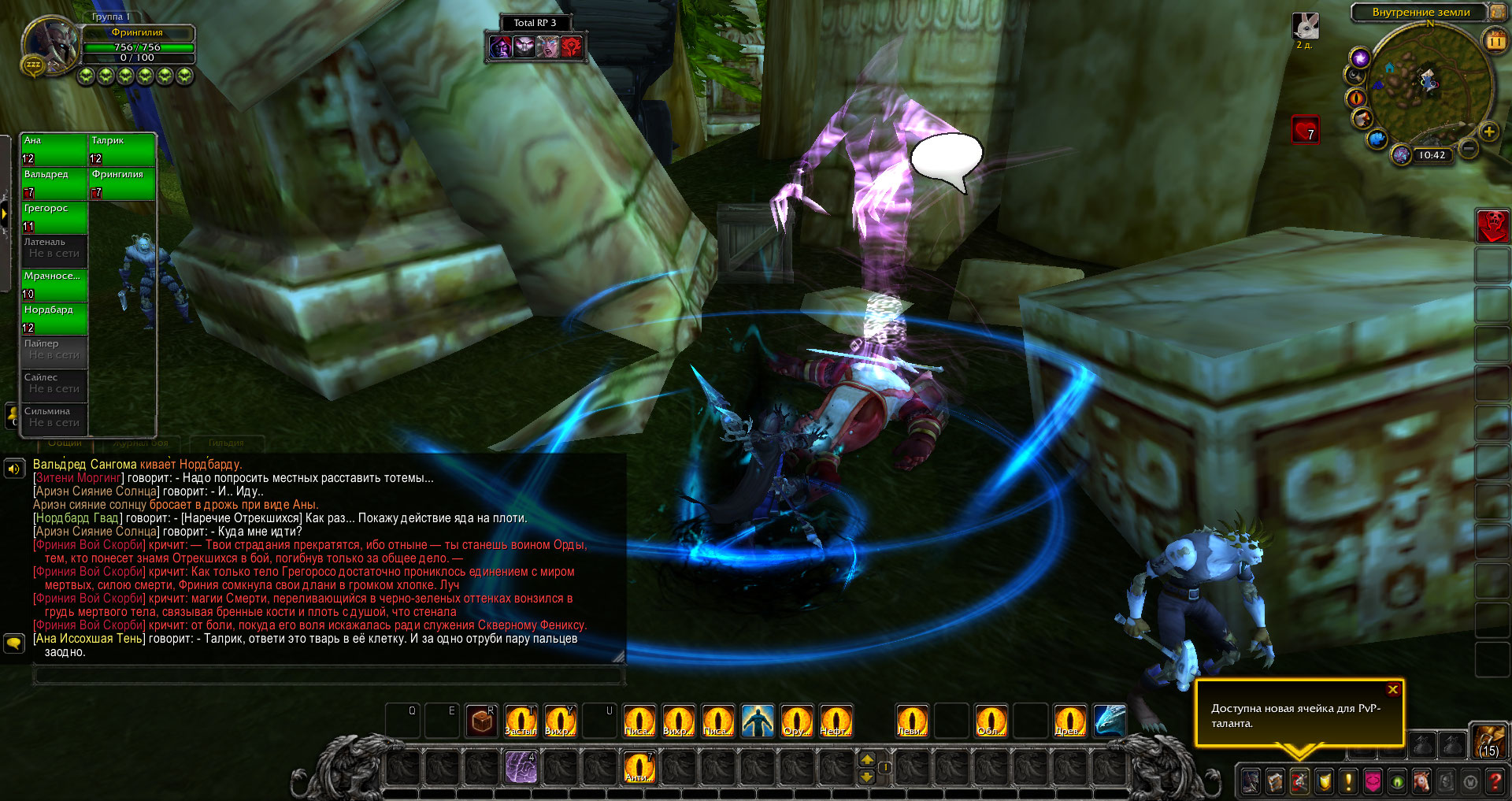Close the PvP talent slot notification
Image resolution: width=1512 pixels, height=801 pixels.
[1392, 690]
